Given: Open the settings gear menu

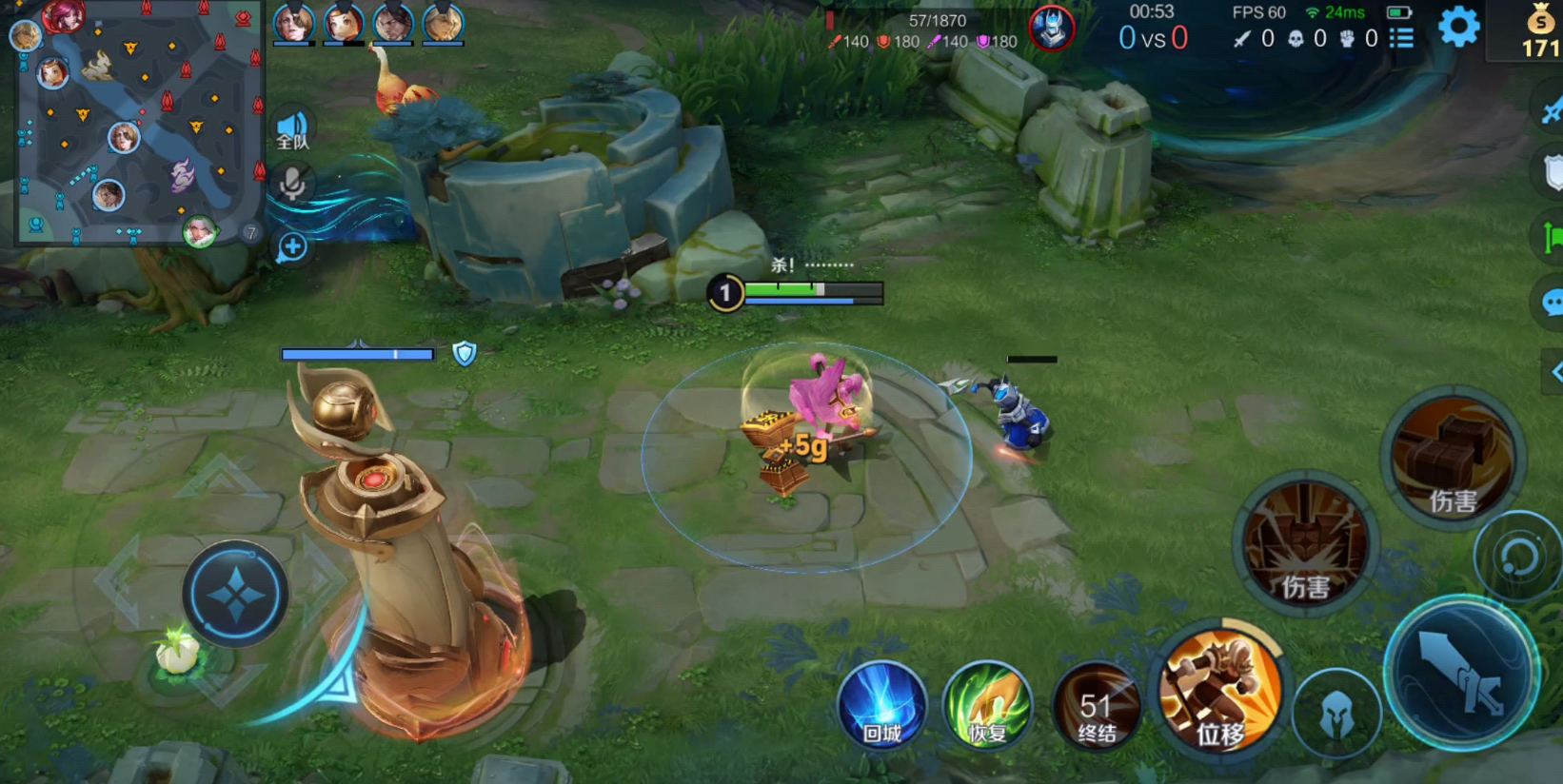Looking at the screenshot, I should 1458,27.
